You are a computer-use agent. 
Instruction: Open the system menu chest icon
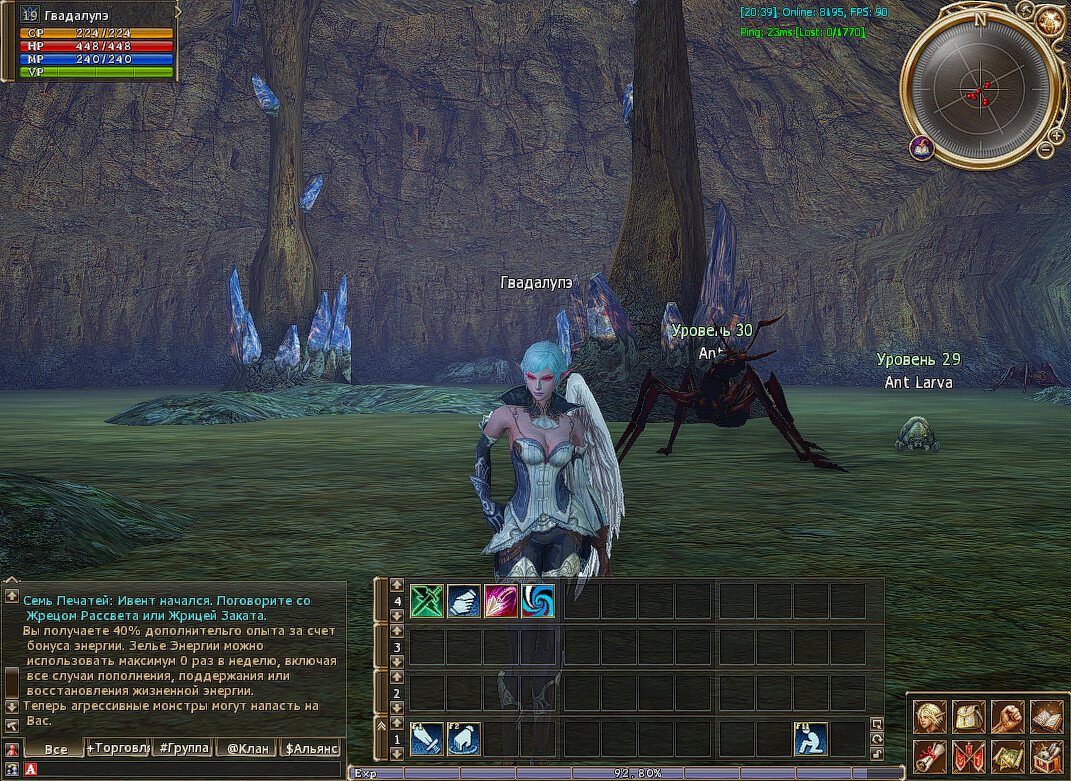coord(1045,755)
